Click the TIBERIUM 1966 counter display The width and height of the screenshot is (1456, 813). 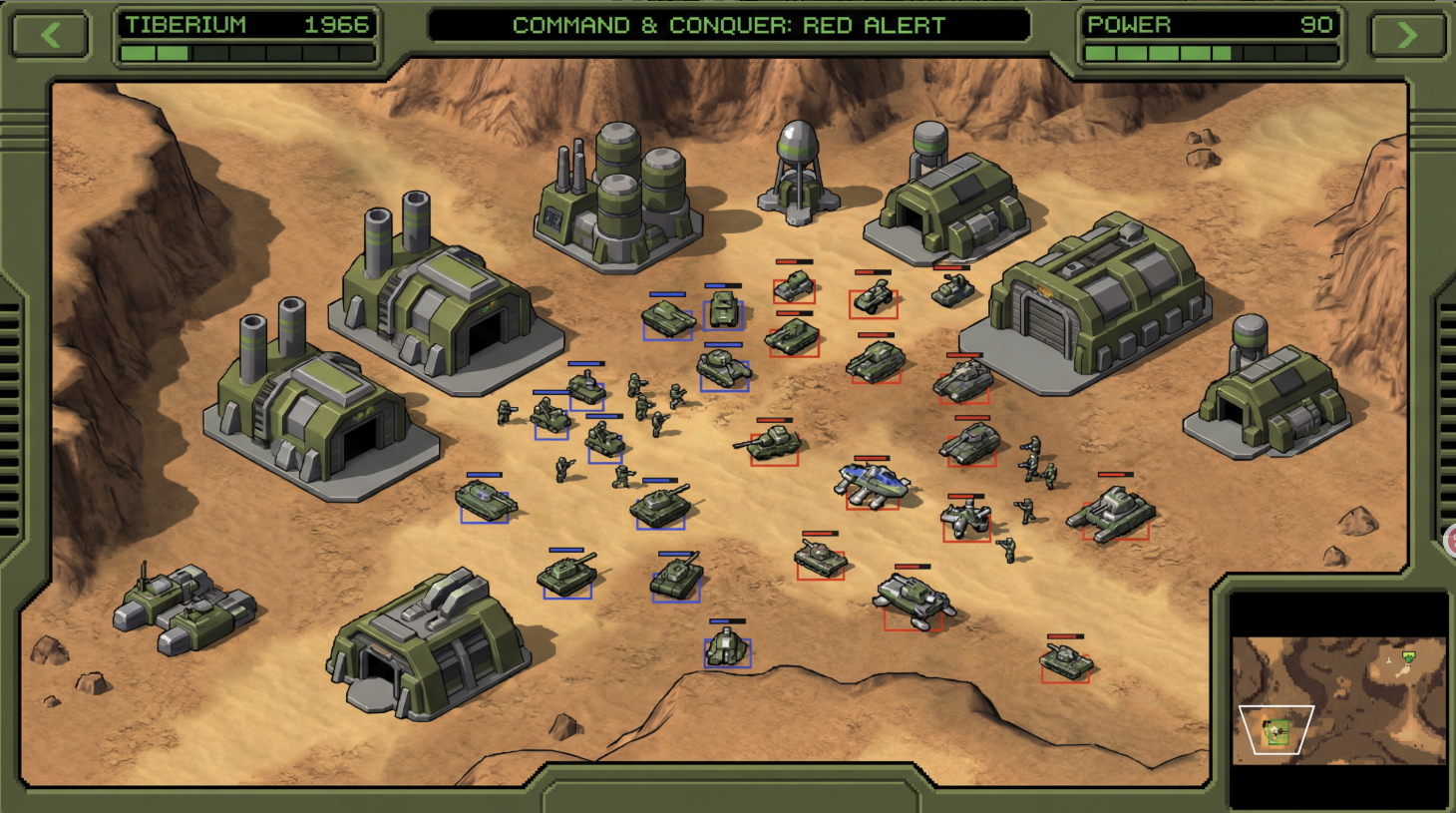(245, 25)
